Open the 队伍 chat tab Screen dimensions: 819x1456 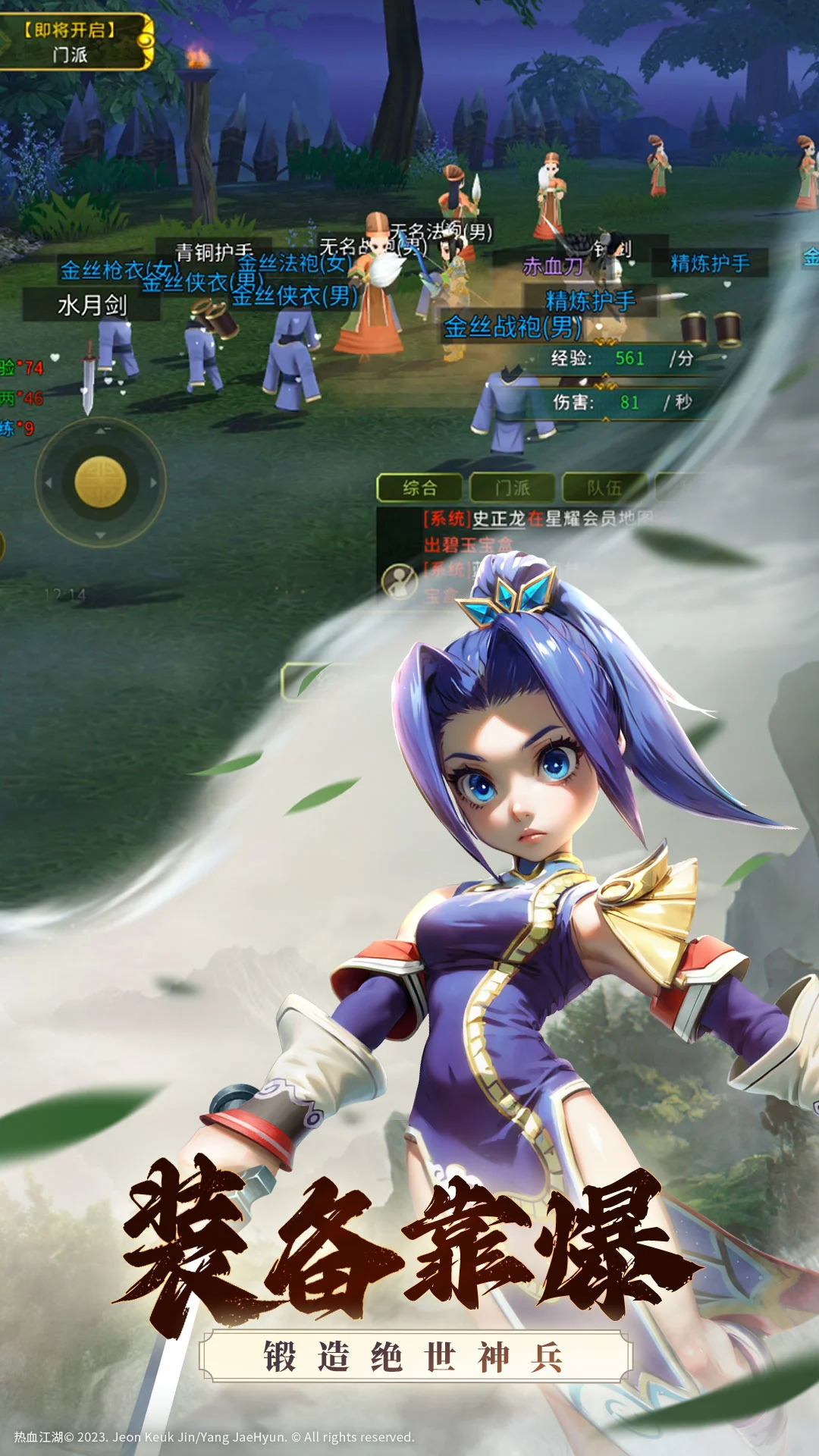[604, 488]
